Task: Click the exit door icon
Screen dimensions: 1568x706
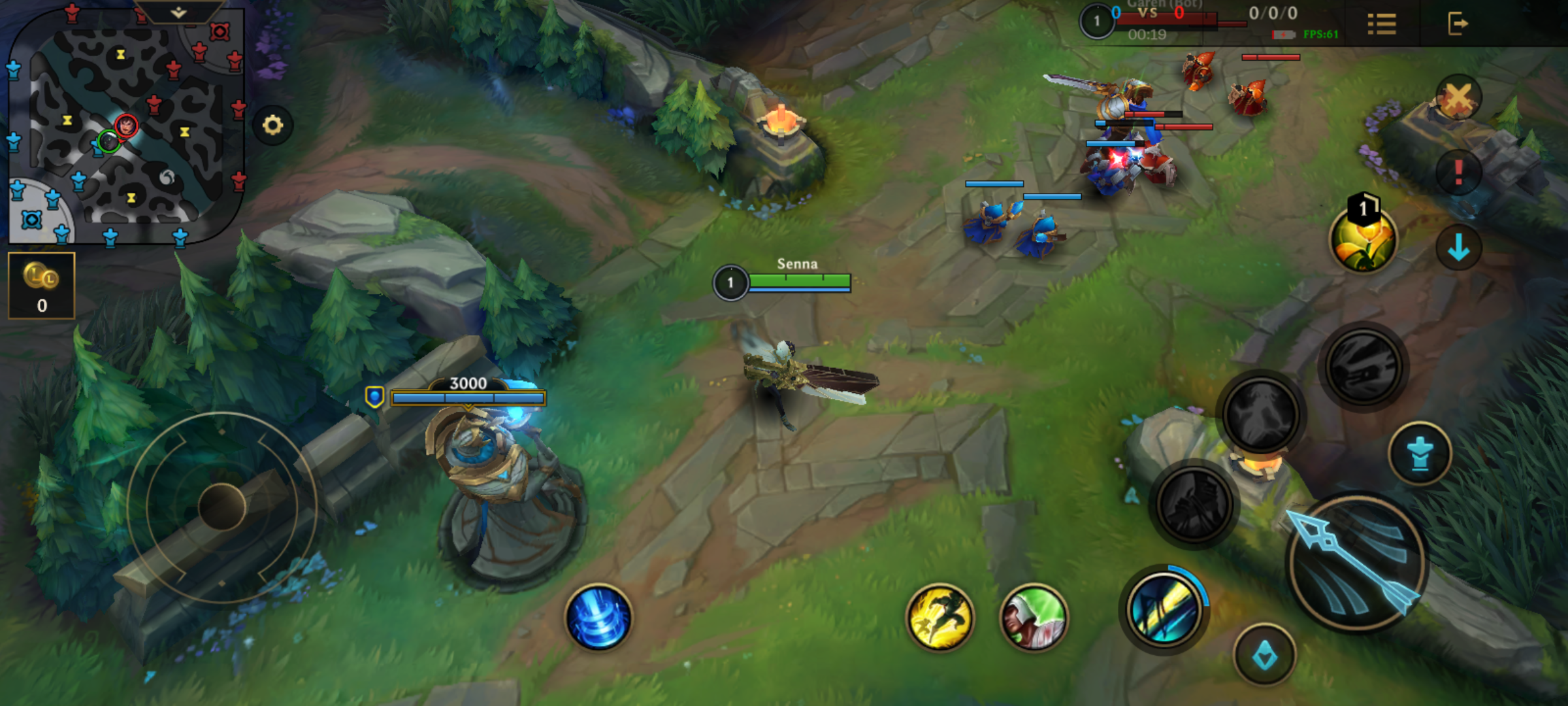Action: (1457, 24)
